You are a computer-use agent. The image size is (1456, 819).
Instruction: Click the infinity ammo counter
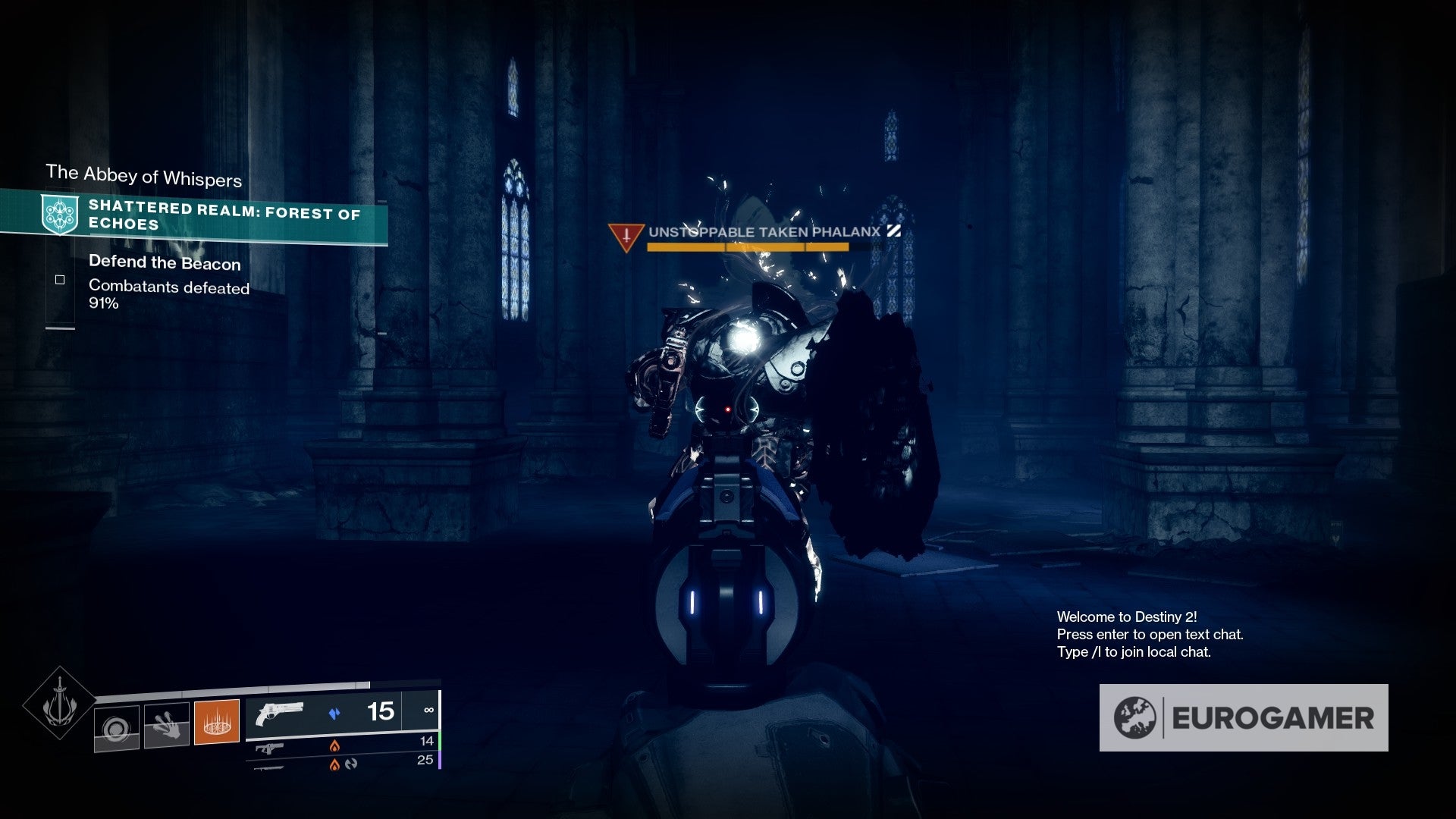[429, 711]
